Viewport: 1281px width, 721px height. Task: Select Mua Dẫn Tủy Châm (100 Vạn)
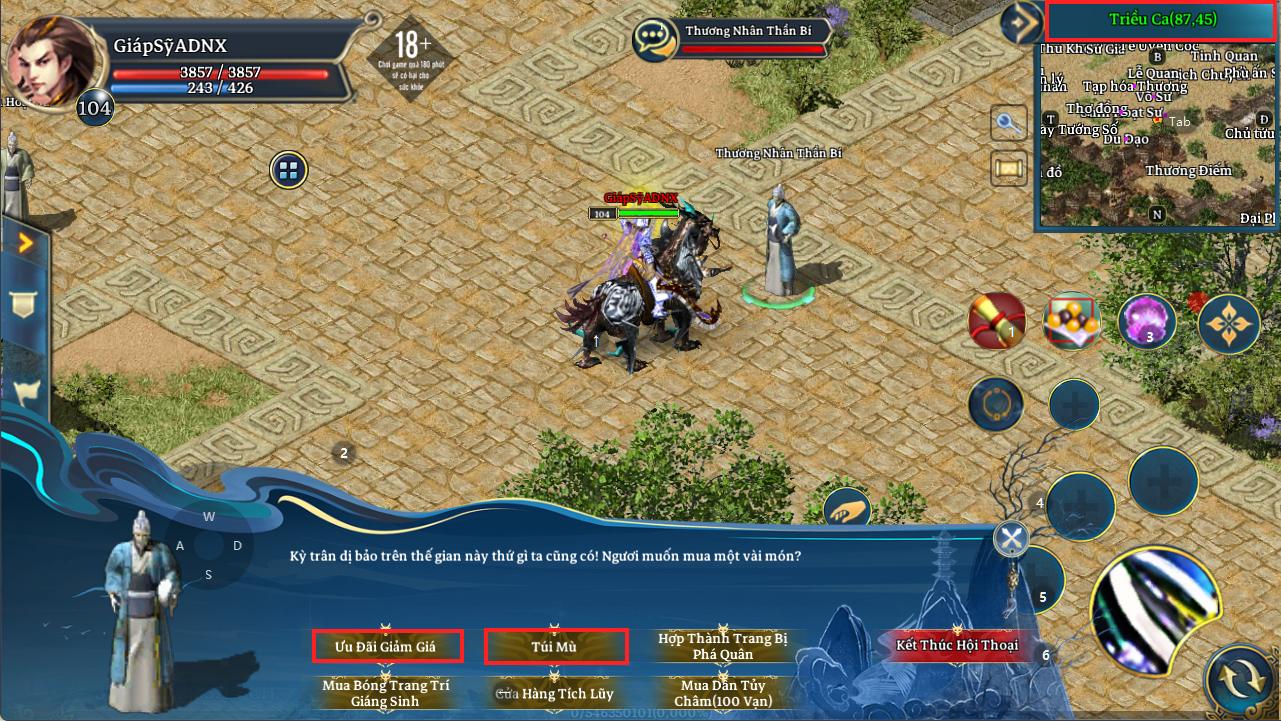723,693
